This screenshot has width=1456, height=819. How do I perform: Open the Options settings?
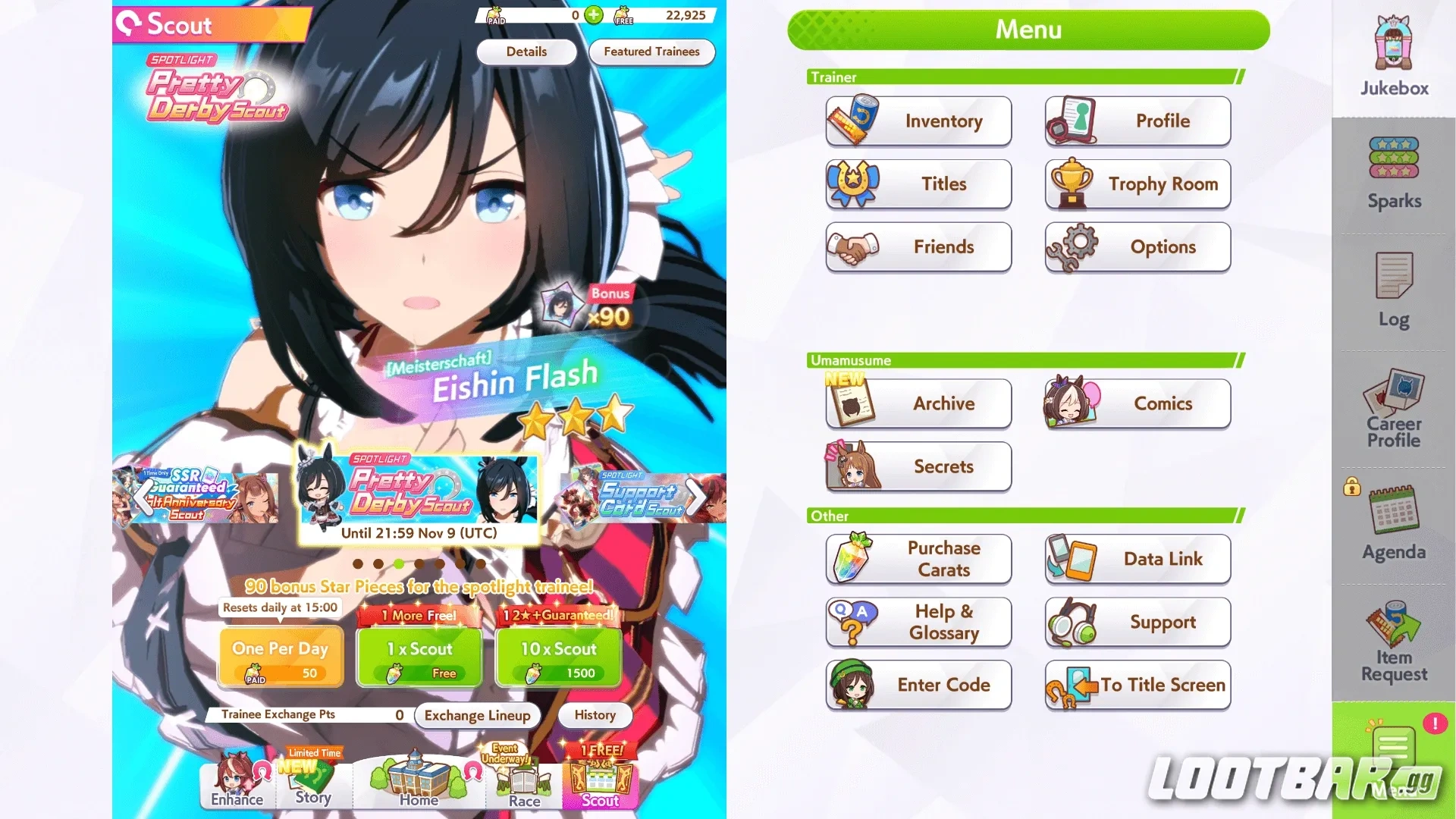(1137, 247)
